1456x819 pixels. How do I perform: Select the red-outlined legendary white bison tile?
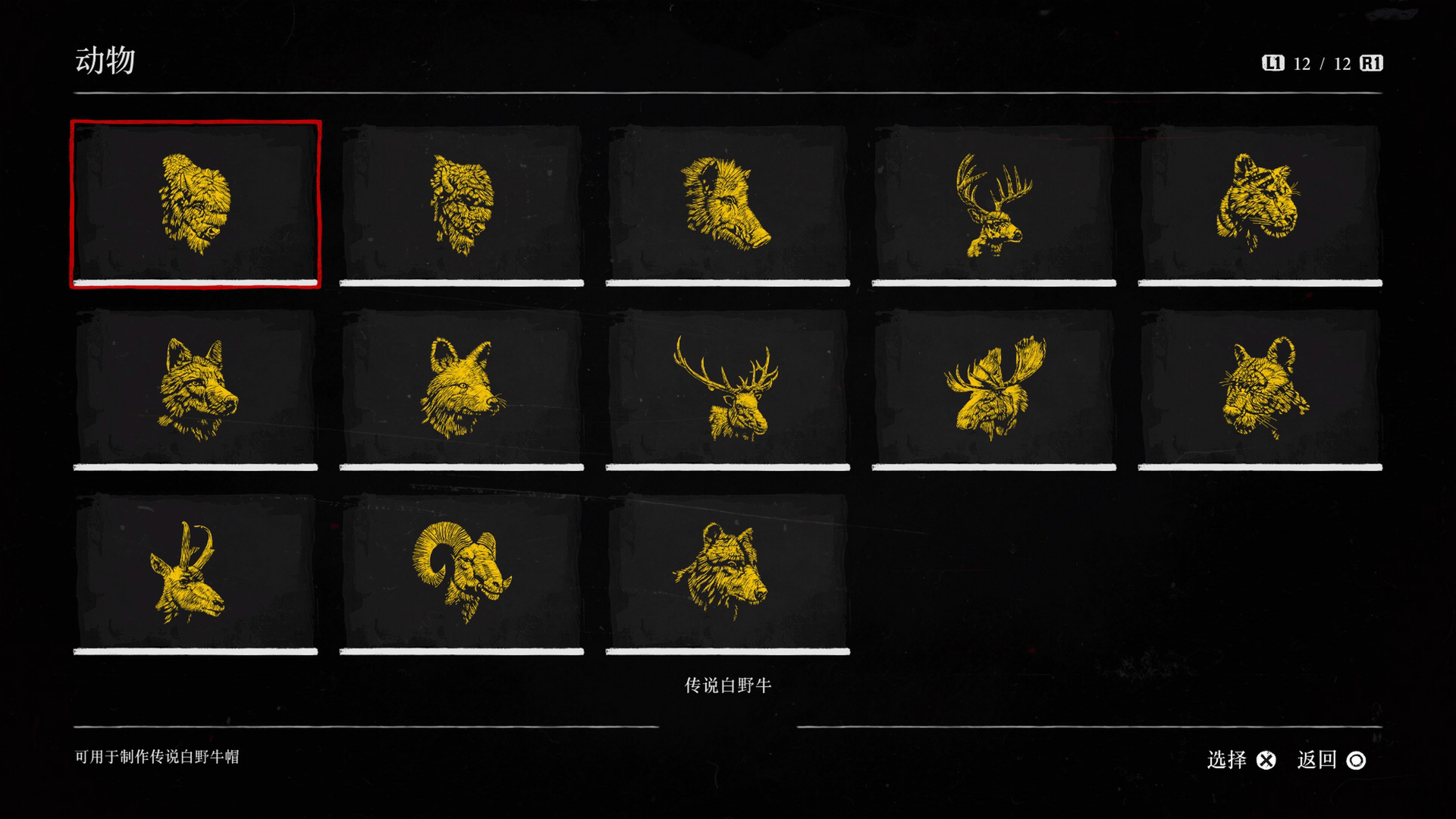point(196,203)
